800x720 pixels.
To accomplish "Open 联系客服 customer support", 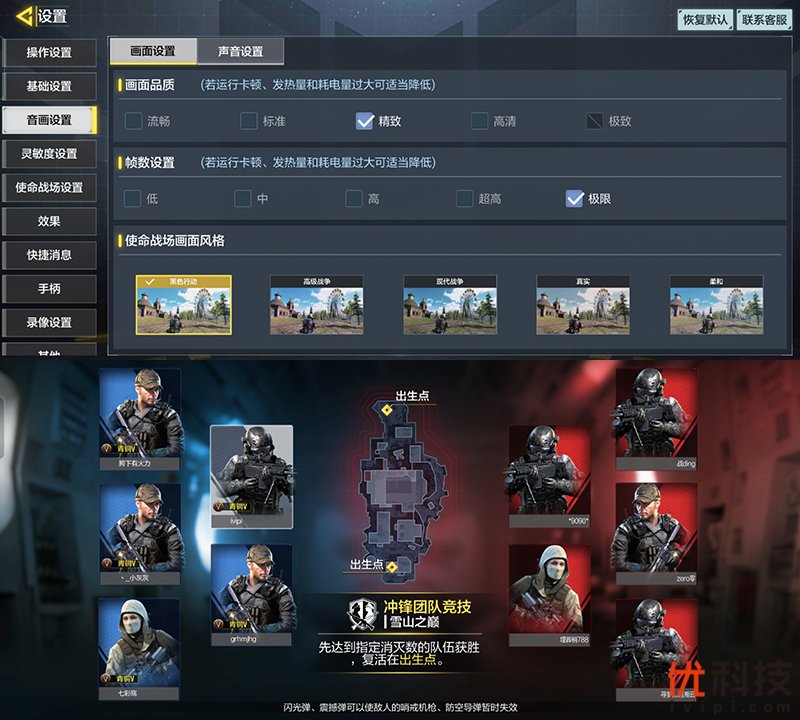I will [x=764, y=20].
